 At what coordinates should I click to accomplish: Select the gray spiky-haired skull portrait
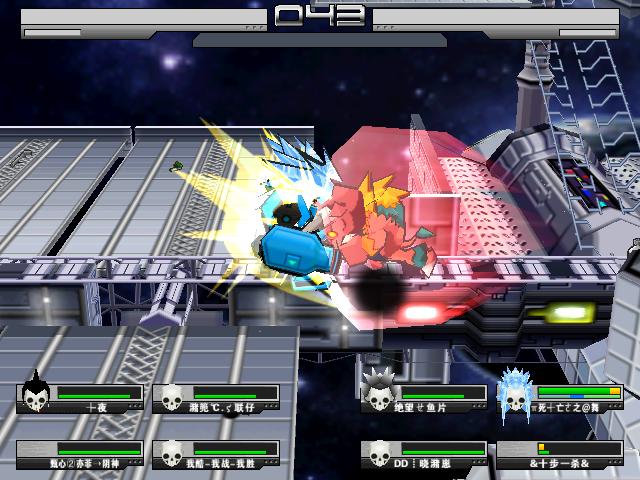[x=378, y=392]
